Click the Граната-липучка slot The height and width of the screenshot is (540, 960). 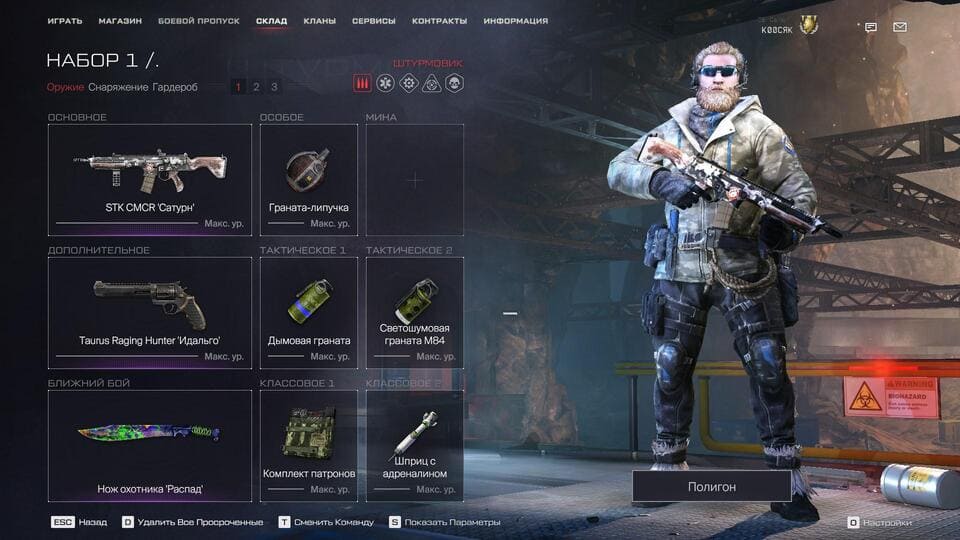pyautogui.click(x=309, y=179)
